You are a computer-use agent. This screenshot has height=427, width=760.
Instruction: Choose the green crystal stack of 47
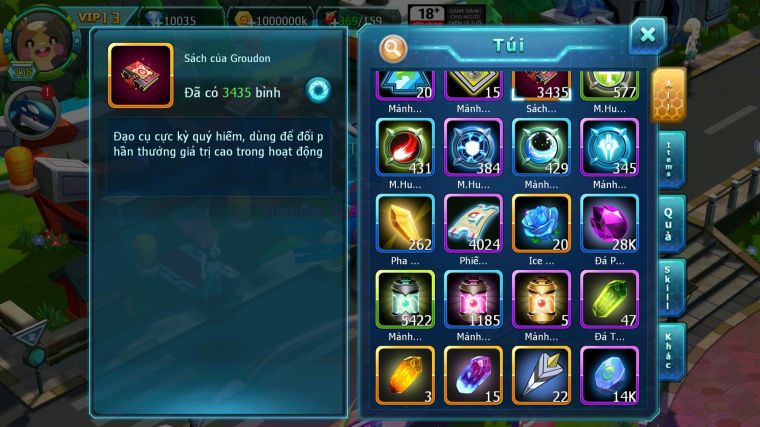click(x=609, y=298)
